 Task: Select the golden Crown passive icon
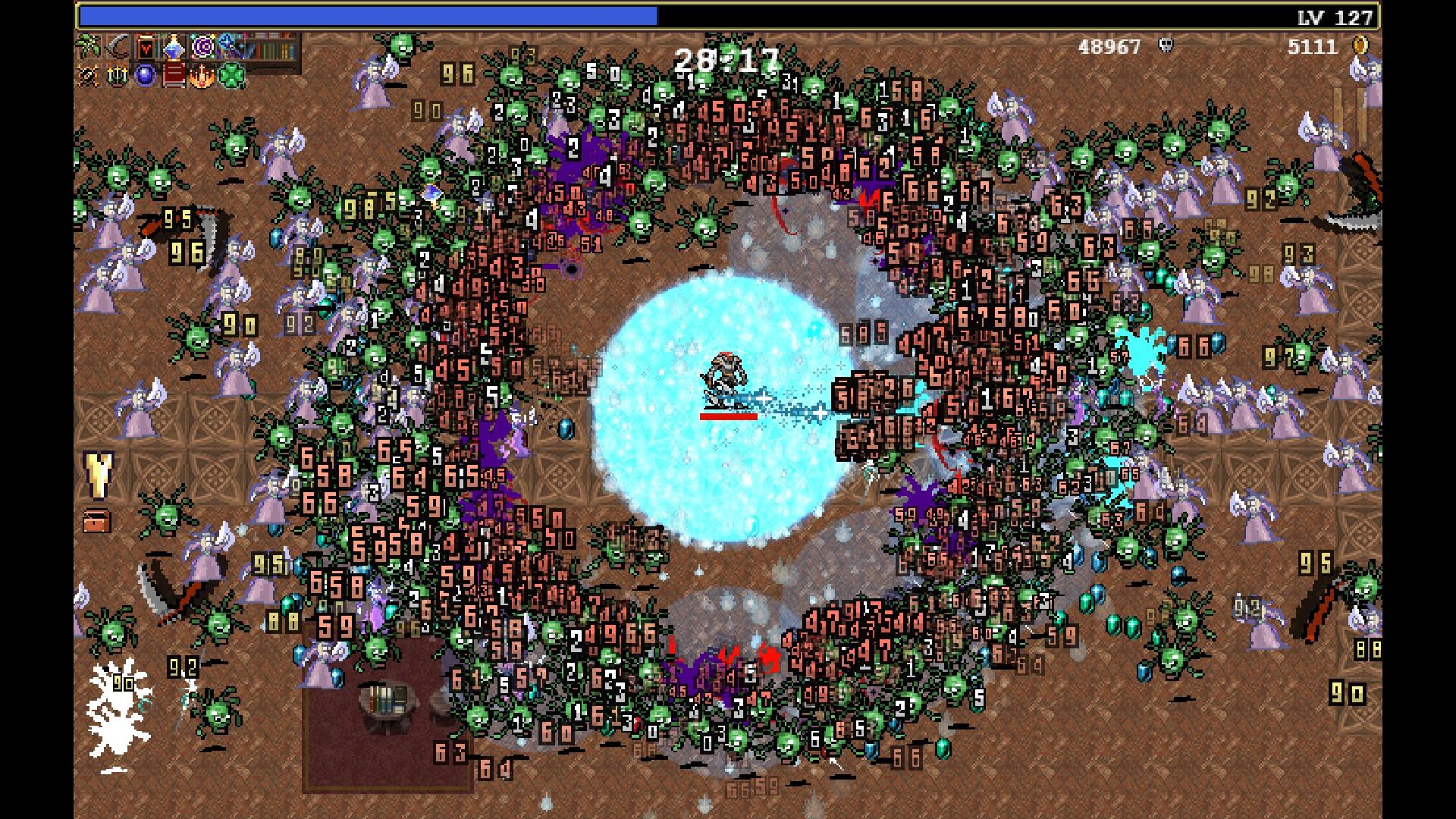202,76
